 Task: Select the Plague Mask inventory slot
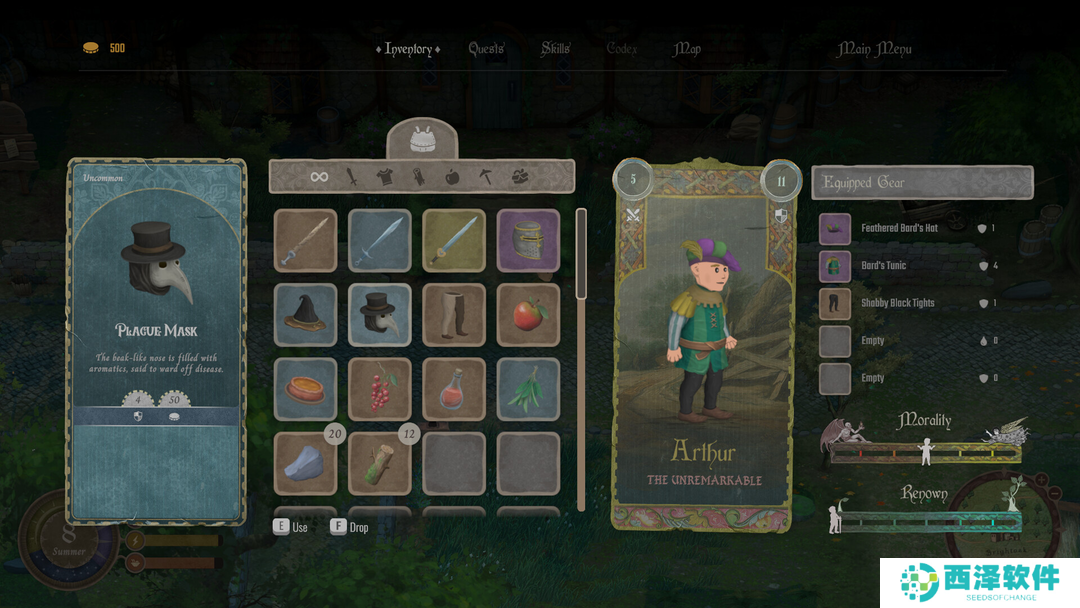point(380,314)
